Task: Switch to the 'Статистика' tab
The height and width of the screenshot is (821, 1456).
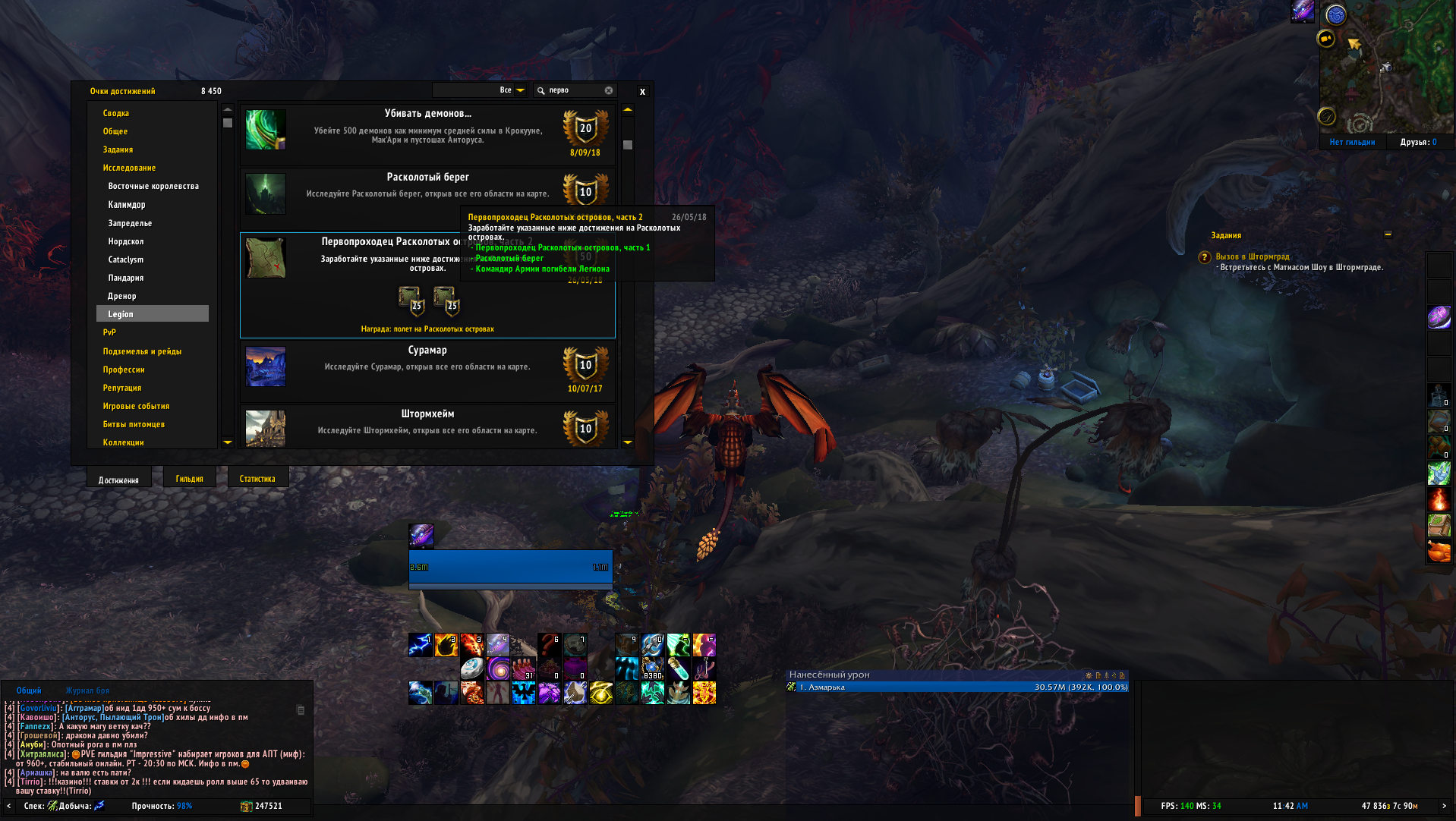Action: (x=257, y=479)
